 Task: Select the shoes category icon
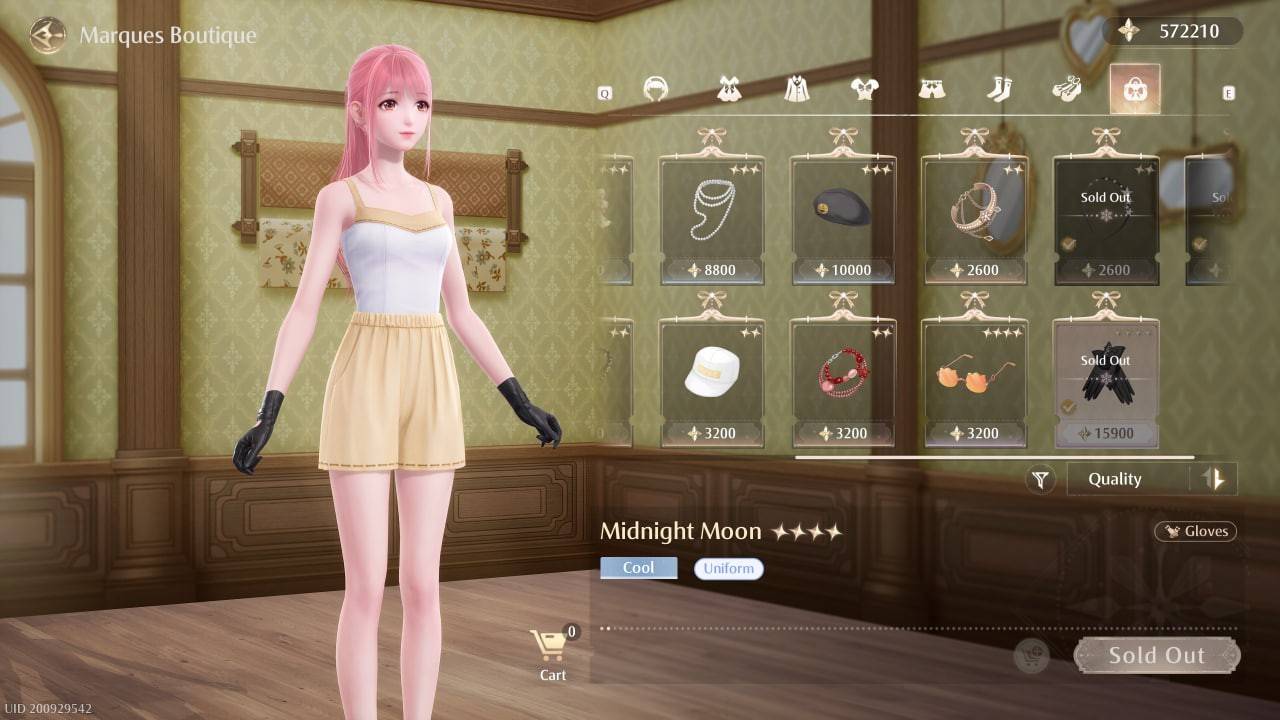coord(1067,89)
